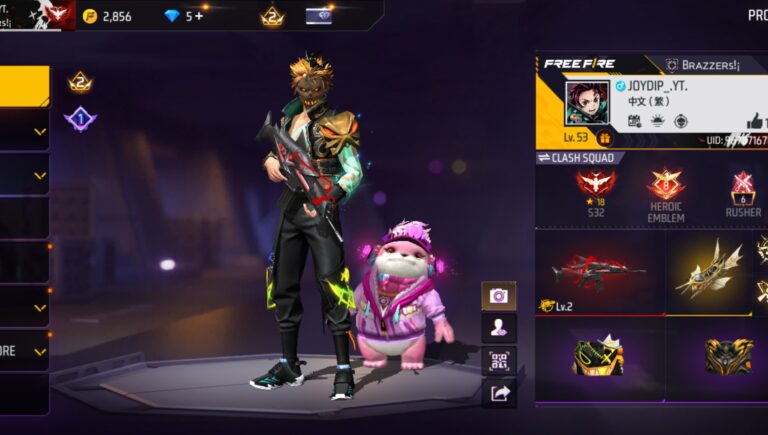768x435 pixels.
Task: Open the Clash Squad rank badge with 532
Action: (x=596, y=190)
